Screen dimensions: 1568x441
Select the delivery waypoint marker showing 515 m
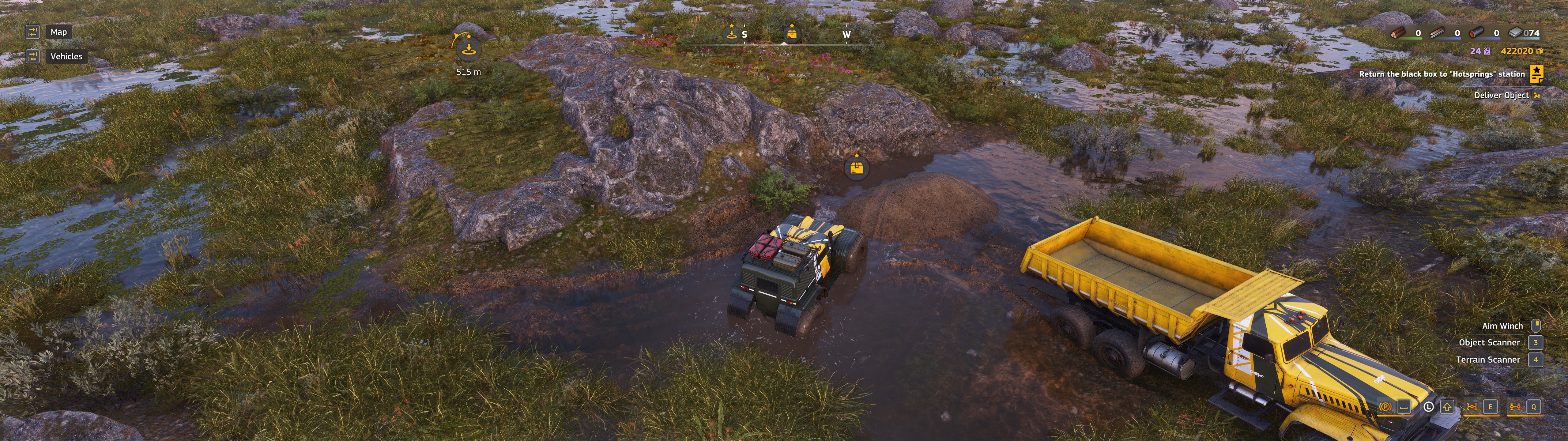(x=468, y=49)
